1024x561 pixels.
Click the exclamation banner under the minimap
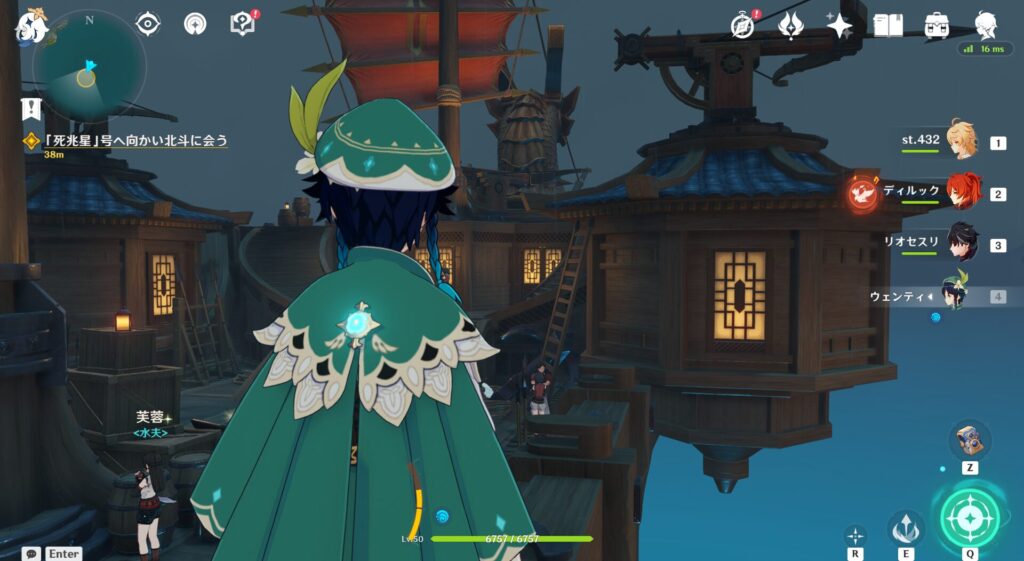(33, 108)
